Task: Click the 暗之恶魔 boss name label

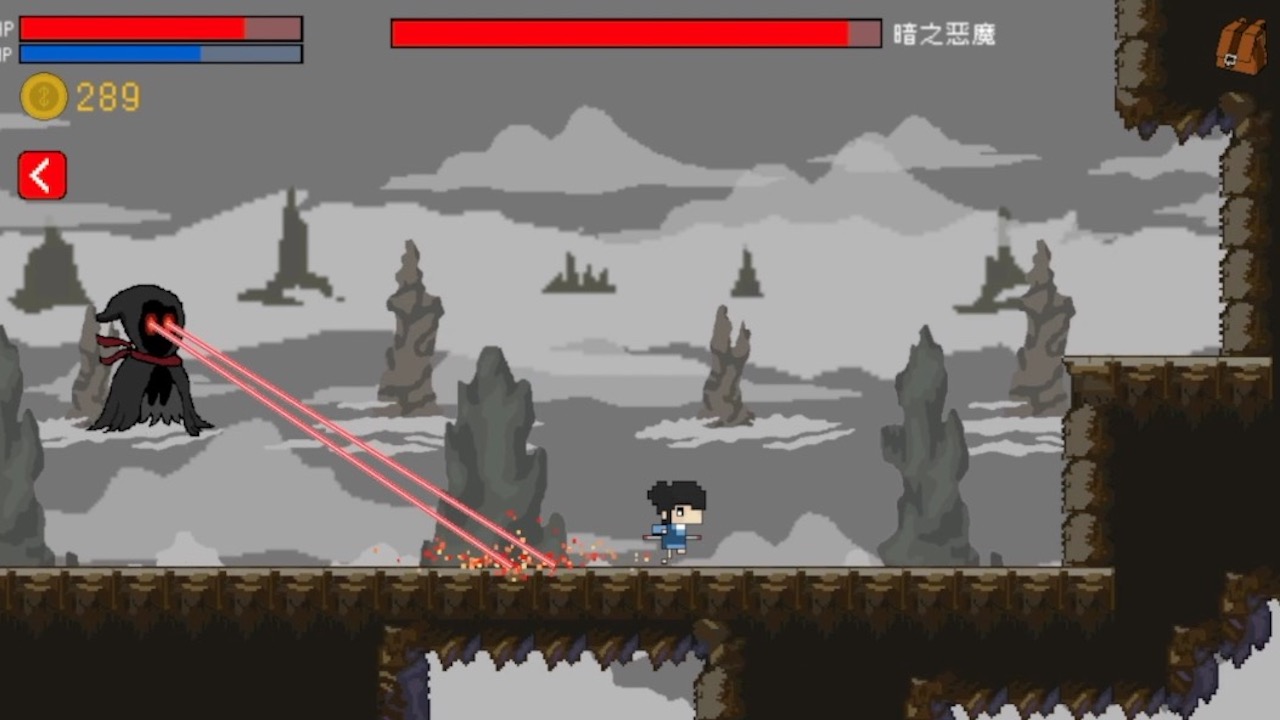Action: 944,35
